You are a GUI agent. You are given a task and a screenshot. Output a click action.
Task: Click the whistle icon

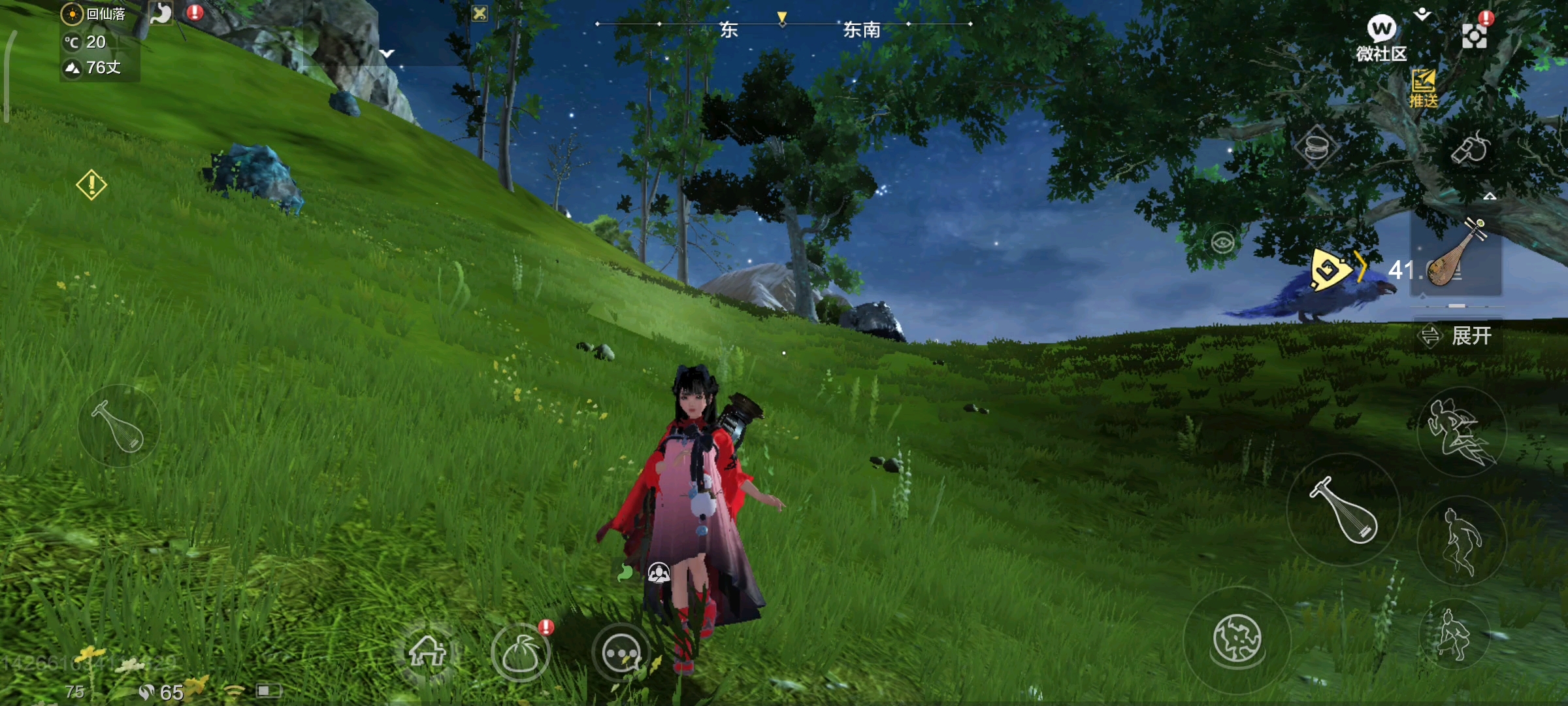point(1470,148)
